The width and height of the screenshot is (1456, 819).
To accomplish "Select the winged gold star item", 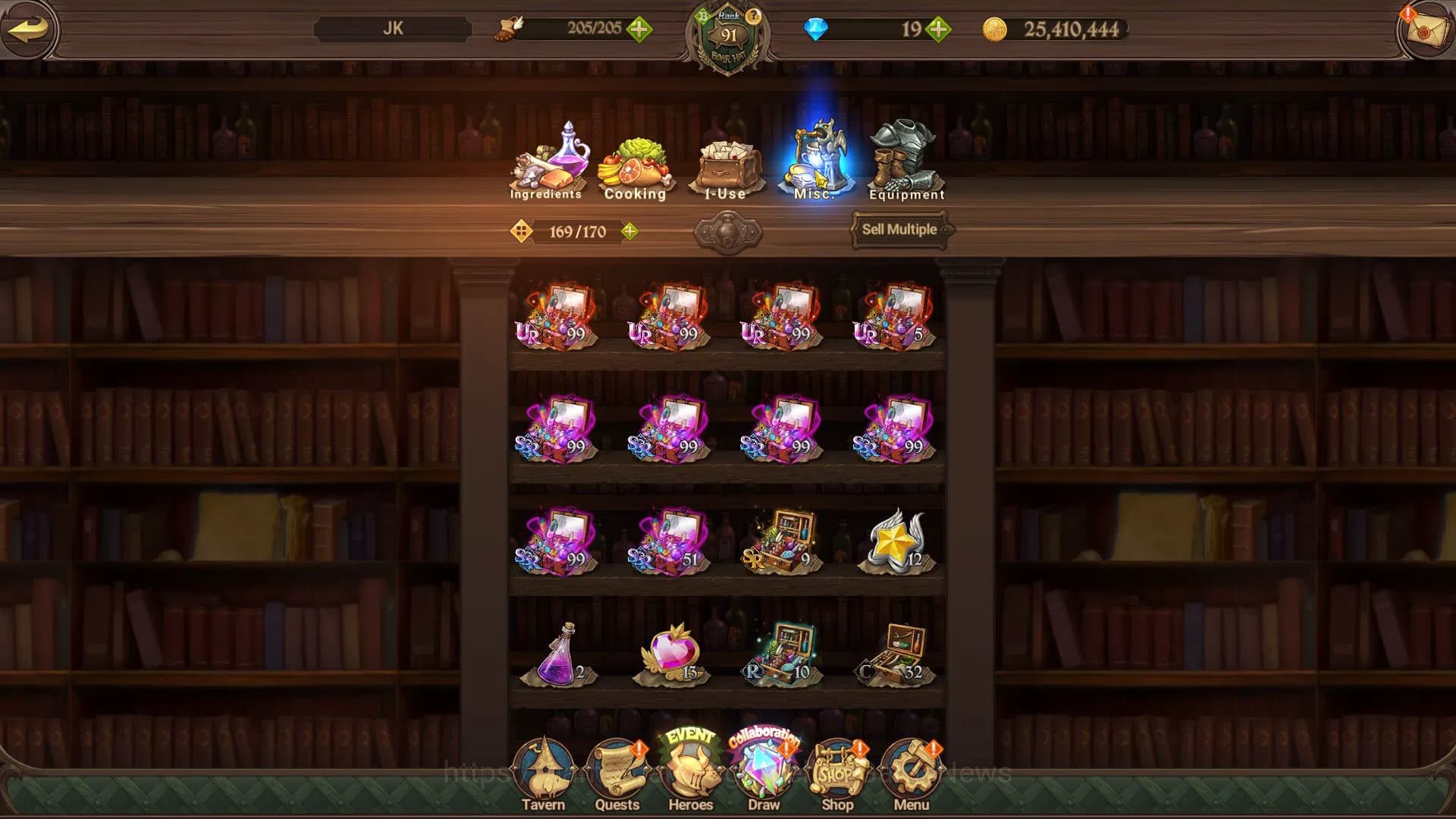I will pyautogui.click(x=895, y=541).
